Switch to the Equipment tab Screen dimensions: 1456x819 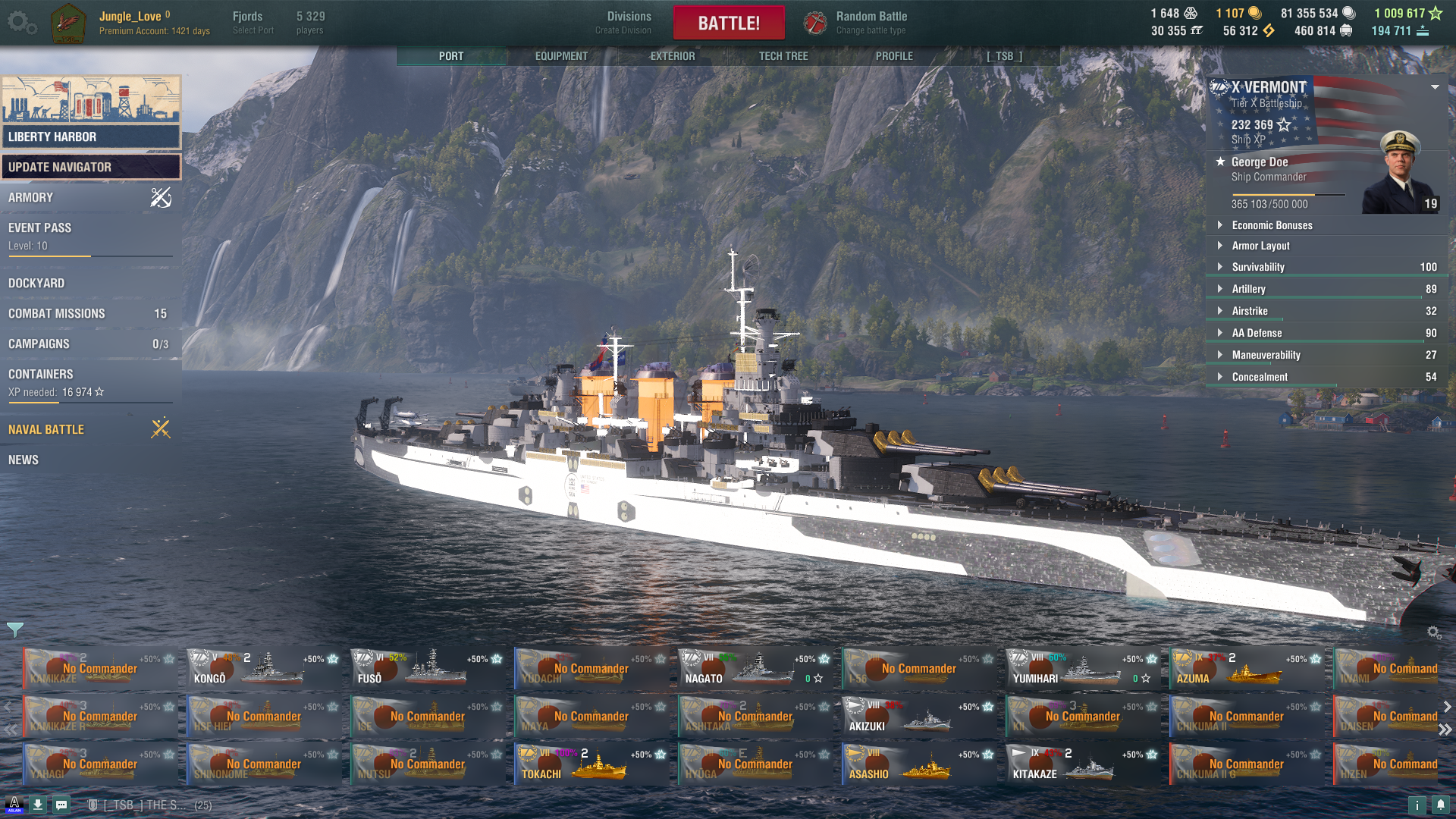coord(561,56)
